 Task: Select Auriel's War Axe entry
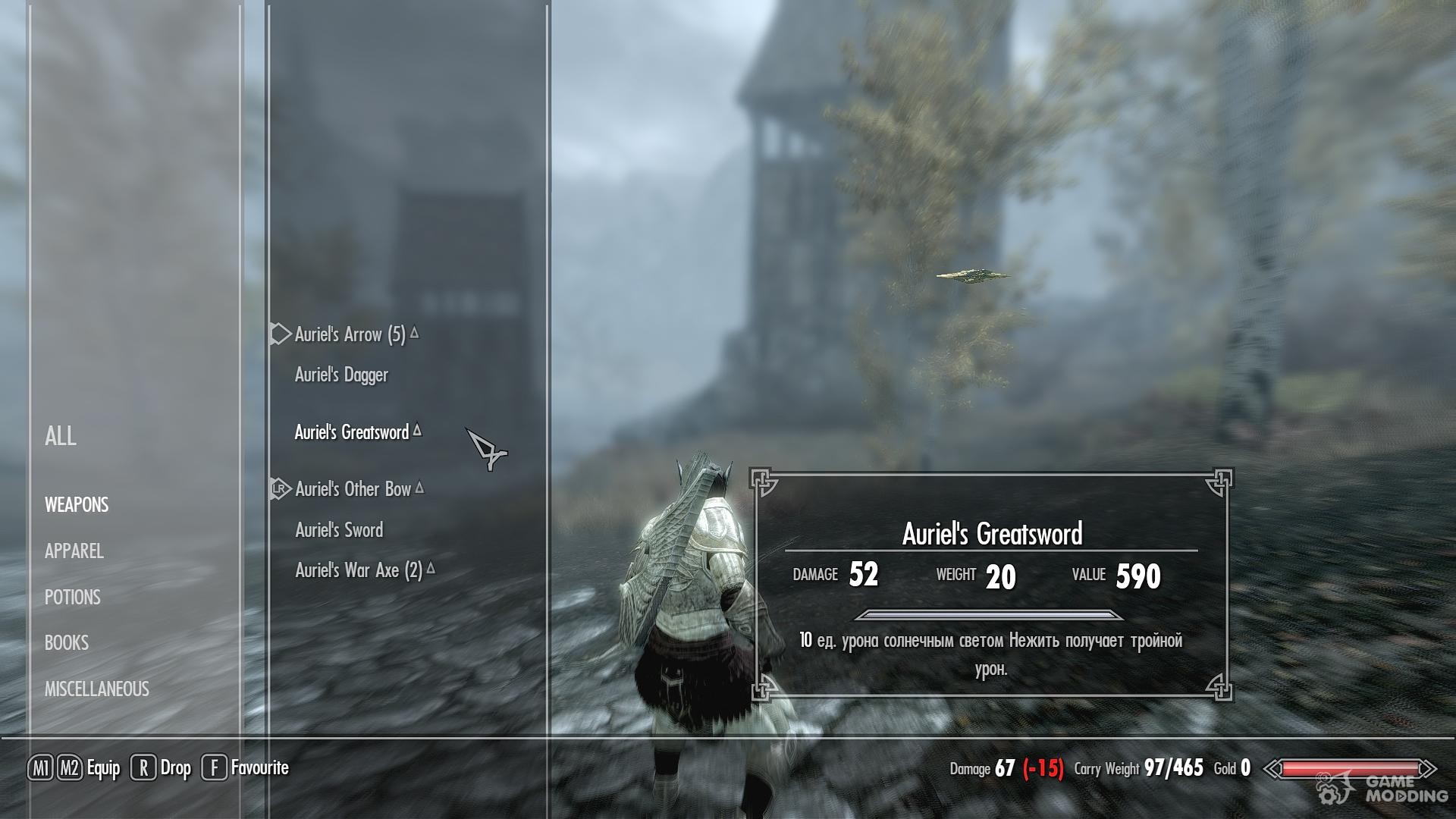click(x=358, y=570)
